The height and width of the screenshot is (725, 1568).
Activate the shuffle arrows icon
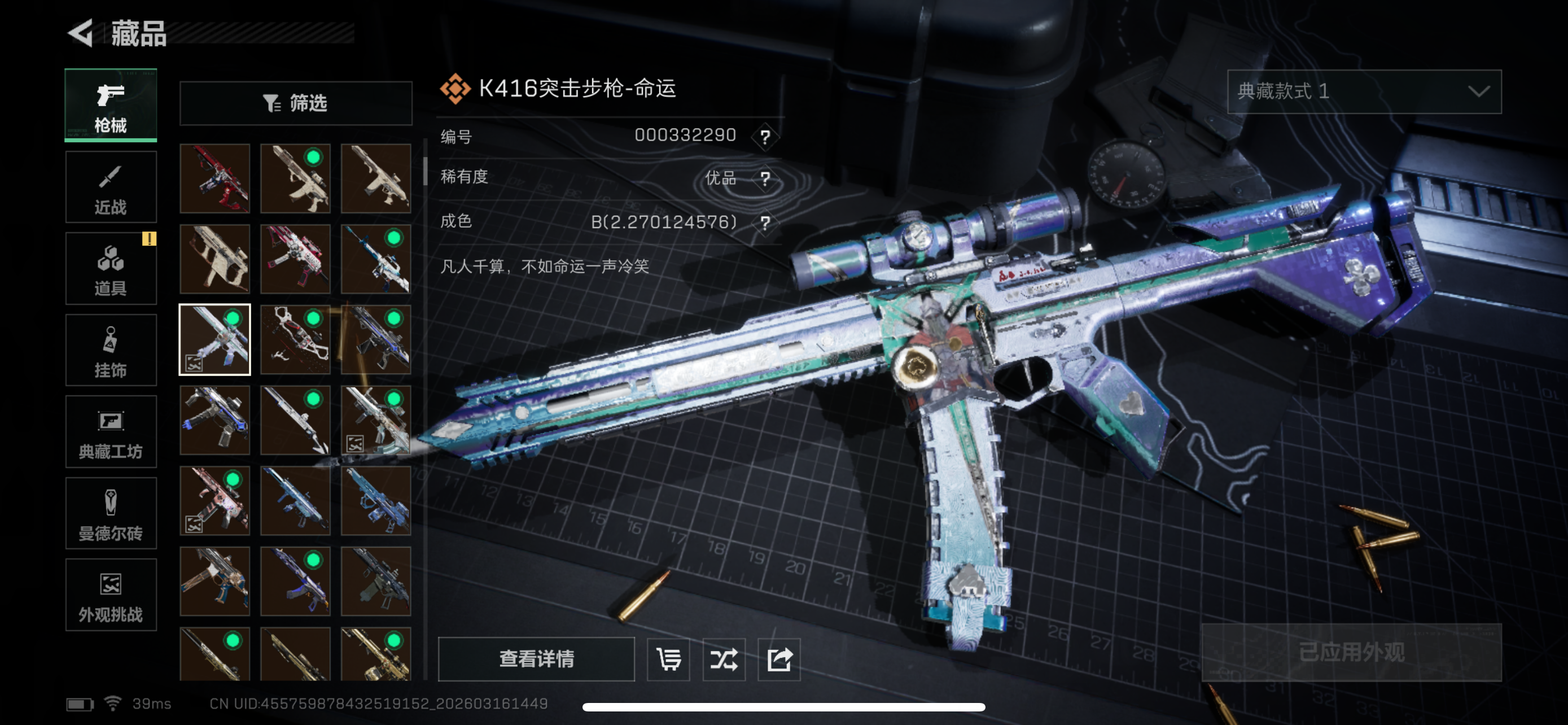click(724, 660)
